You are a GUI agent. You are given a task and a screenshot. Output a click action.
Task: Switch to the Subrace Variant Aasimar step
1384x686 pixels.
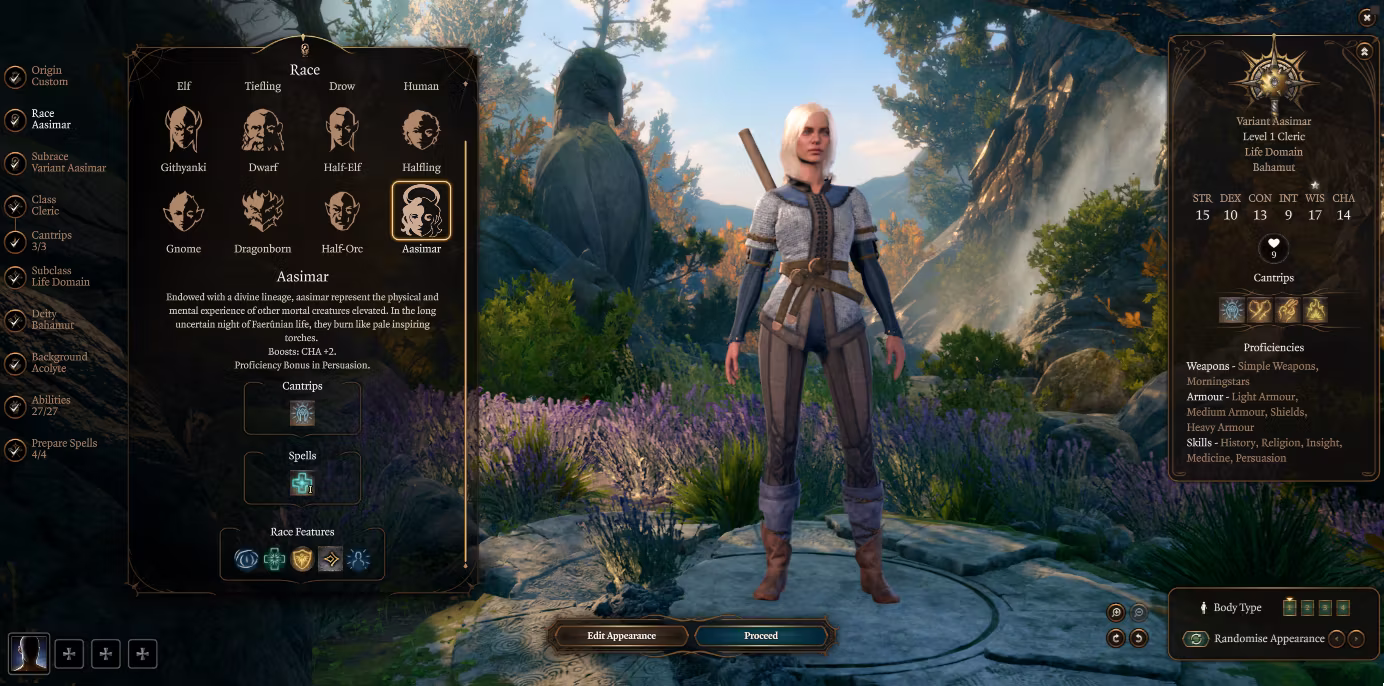coord(67,162)
